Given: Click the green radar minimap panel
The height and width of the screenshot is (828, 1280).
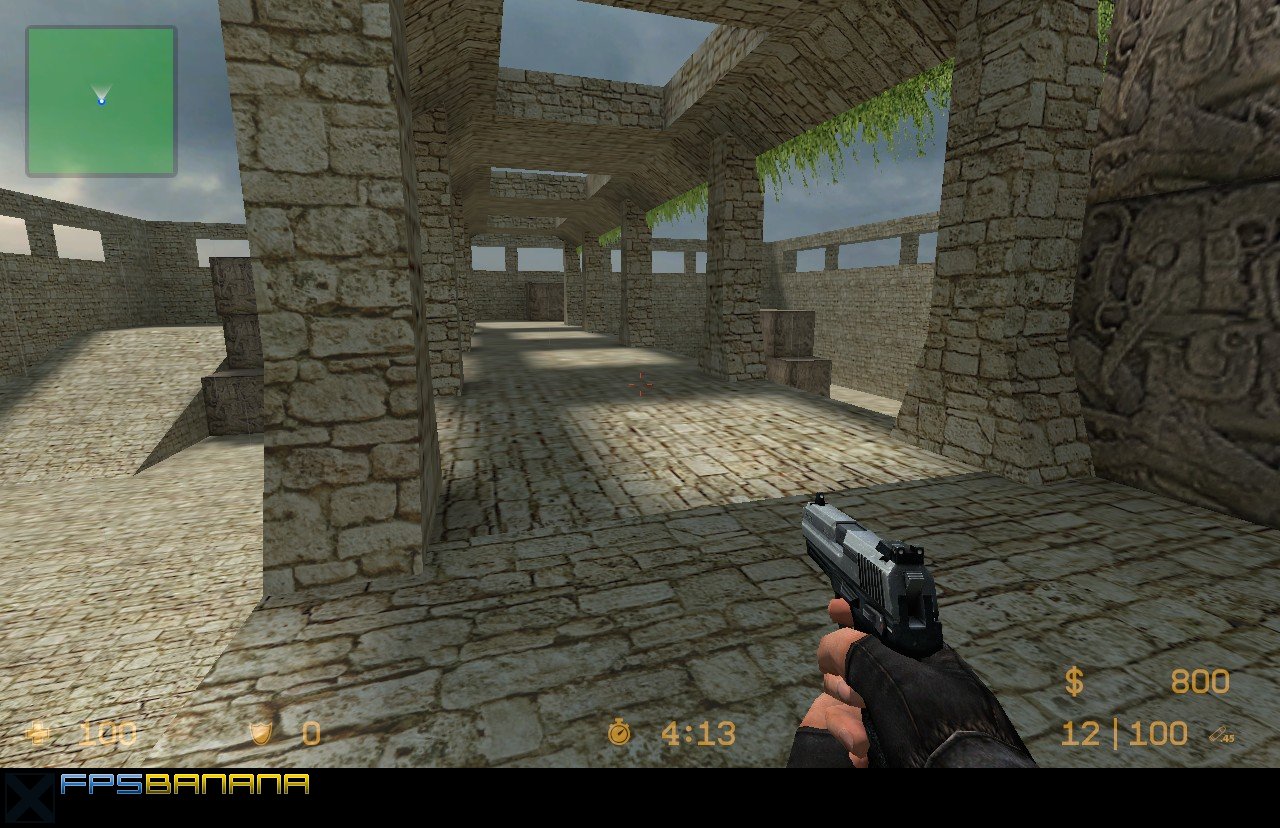Looking at the screenshot, I should point(100,100).
